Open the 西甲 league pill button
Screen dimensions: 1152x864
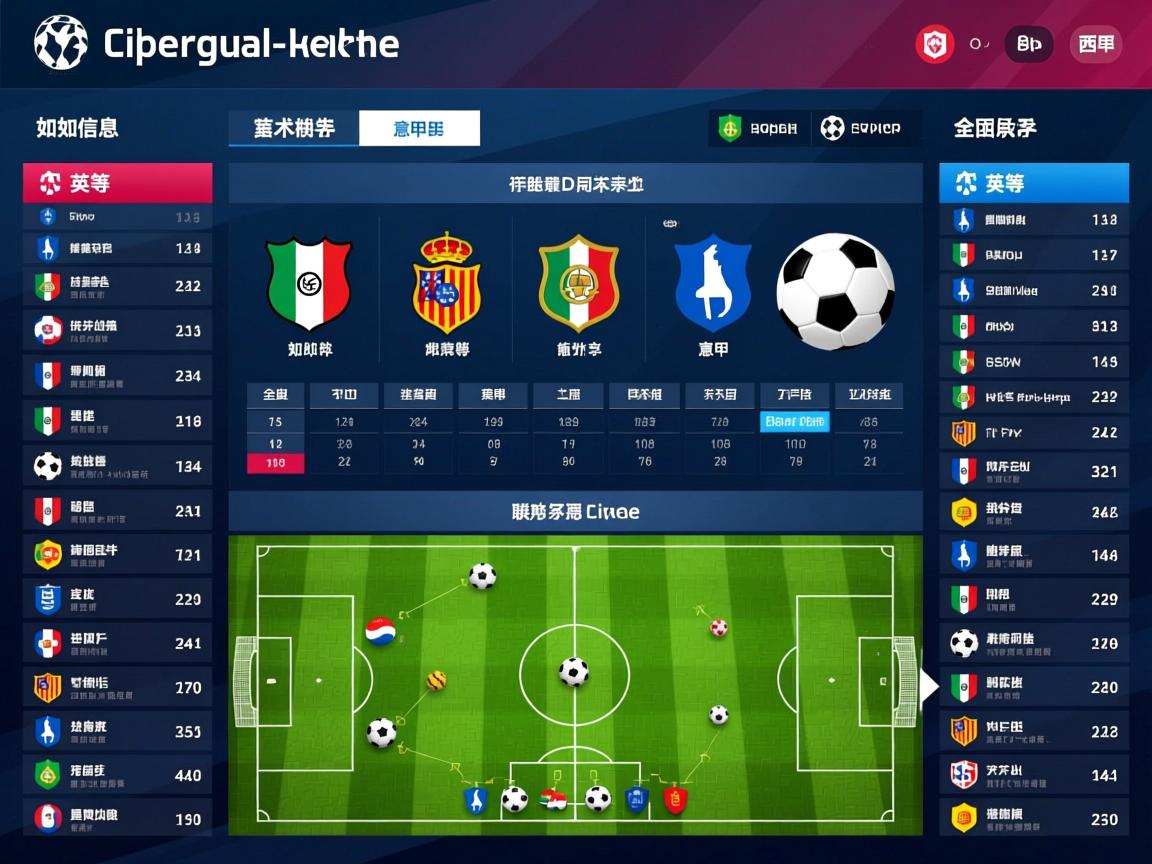click(1096, 45)
